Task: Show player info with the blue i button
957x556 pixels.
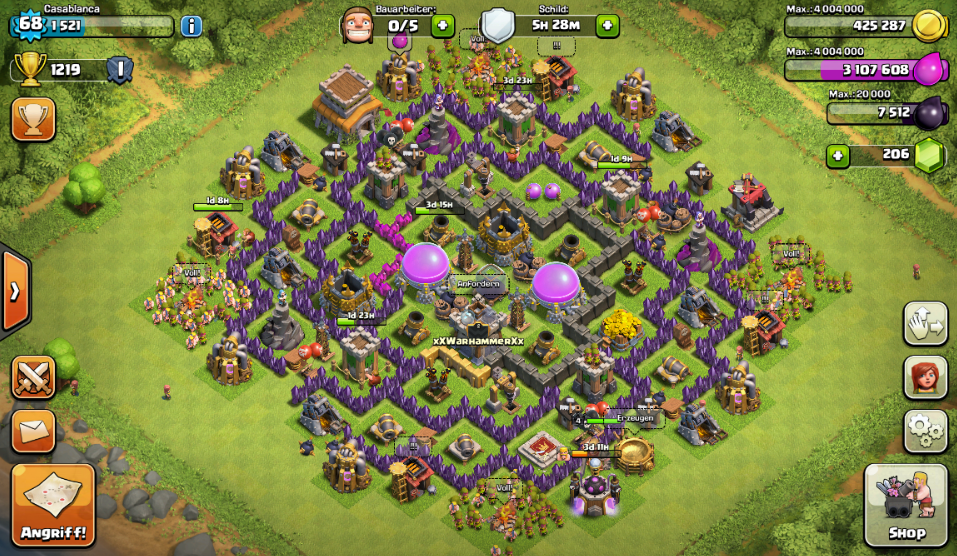Action: 191,25
